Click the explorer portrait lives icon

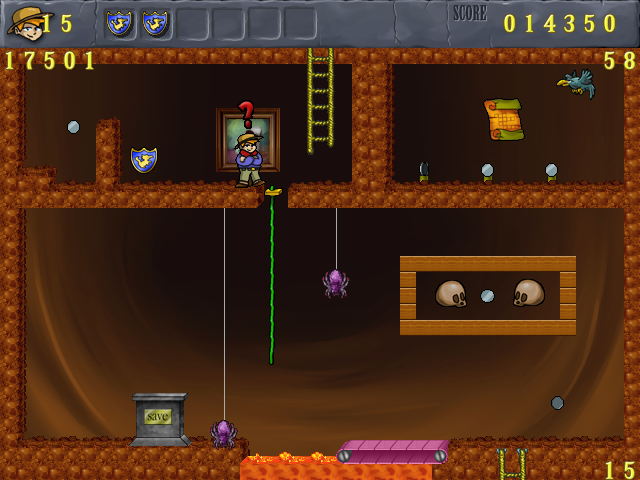(x=24, y=21)
